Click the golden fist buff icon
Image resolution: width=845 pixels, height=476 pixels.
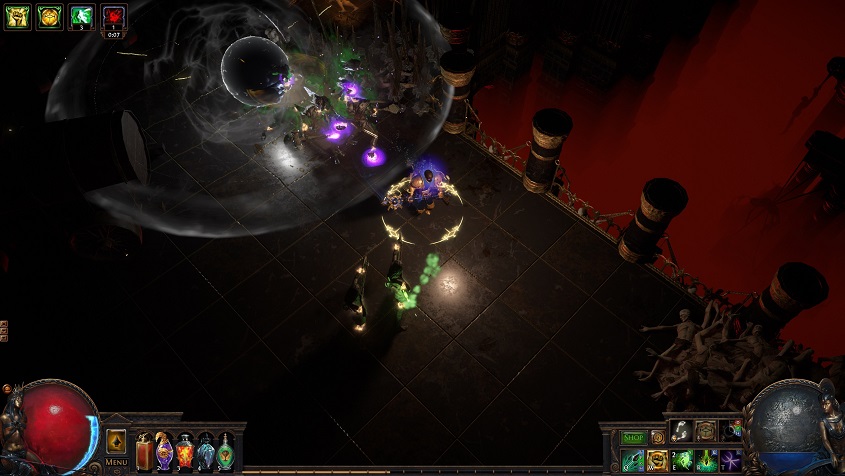pos(17,16)
